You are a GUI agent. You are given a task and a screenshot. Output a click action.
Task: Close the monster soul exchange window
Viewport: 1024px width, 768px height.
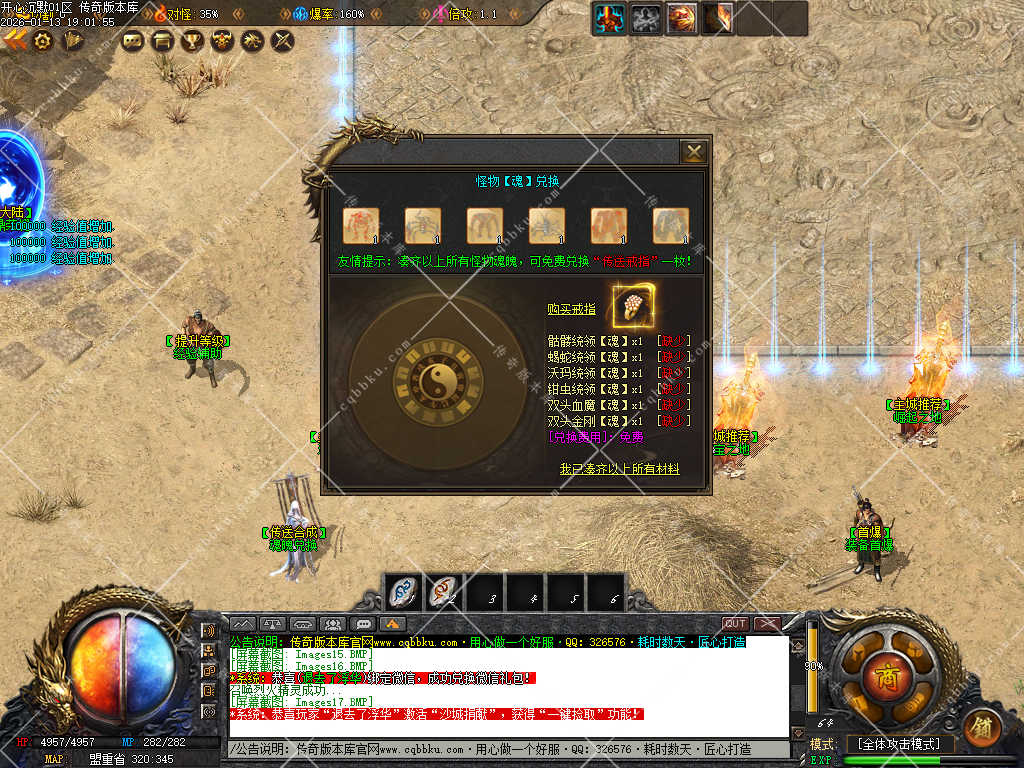tap(693, 152)
